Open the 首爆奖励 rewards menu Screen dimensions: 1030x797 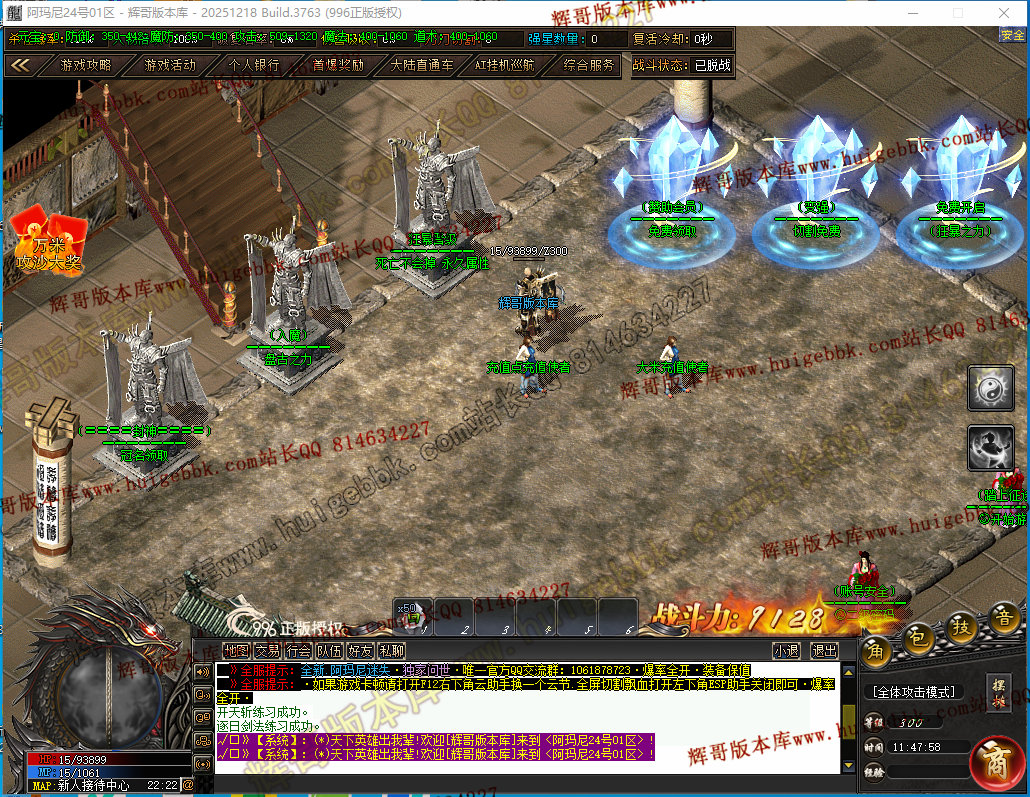point(338,65)
